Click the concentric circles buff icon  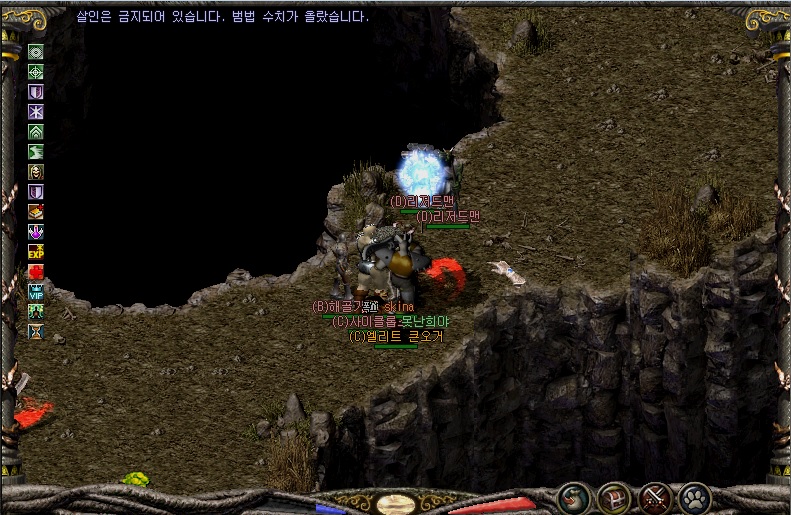36,52
